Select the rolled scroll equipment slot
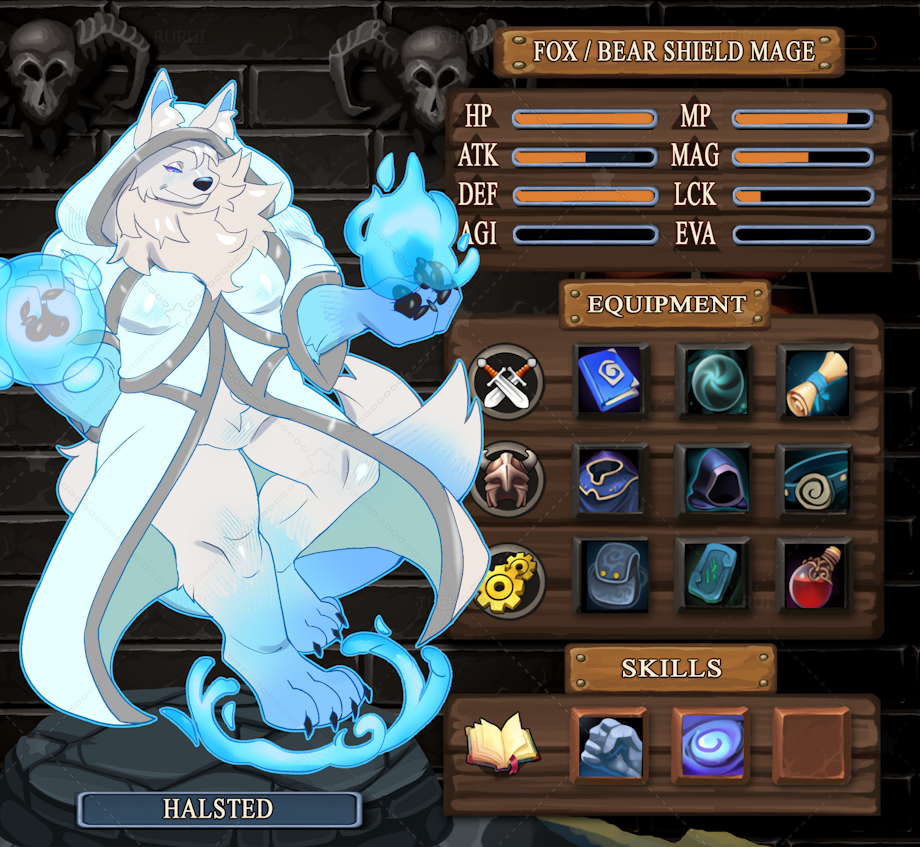 point(814,381)
